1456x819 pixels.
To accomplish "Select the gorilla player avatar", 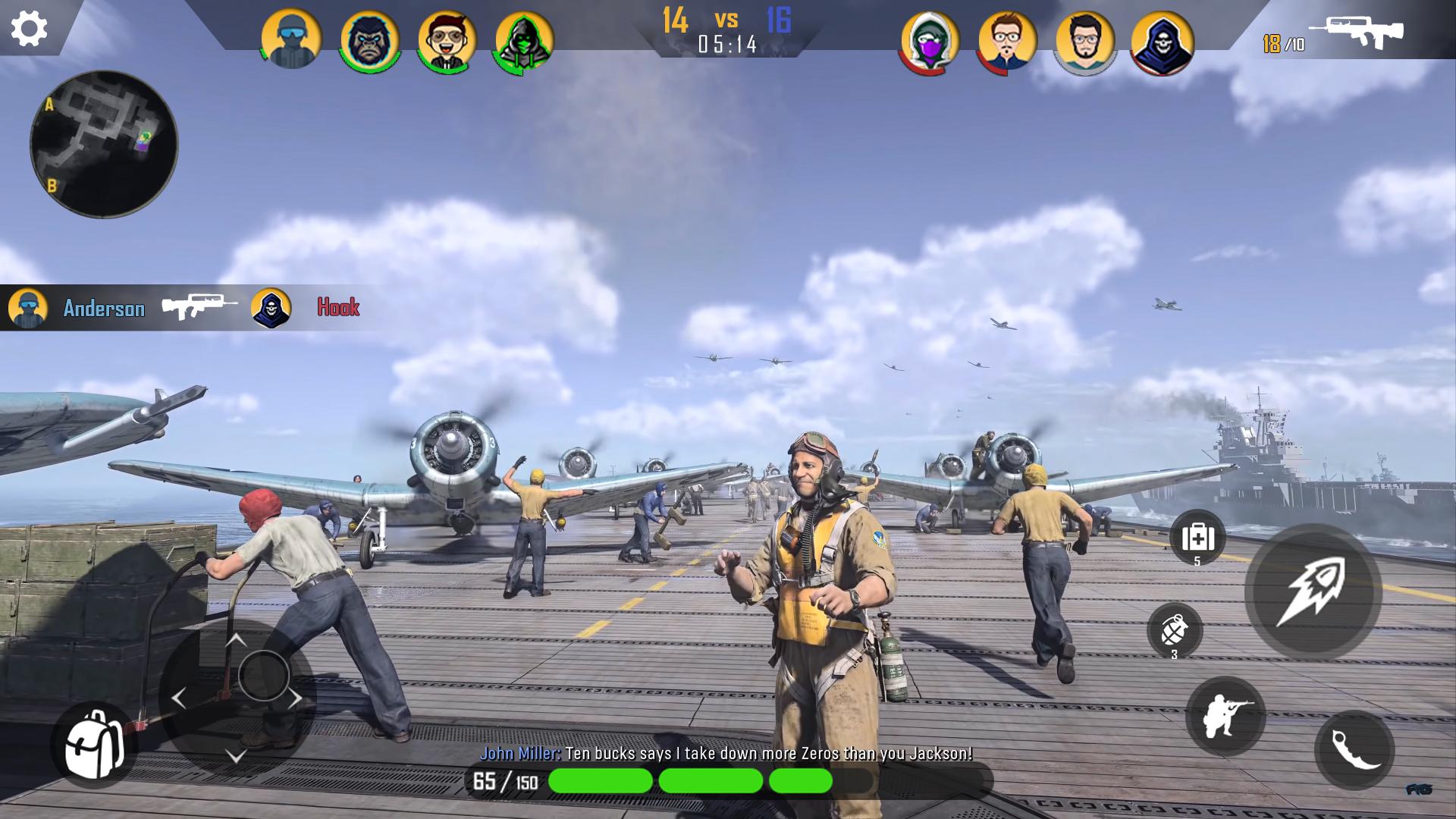I will 370,41.
